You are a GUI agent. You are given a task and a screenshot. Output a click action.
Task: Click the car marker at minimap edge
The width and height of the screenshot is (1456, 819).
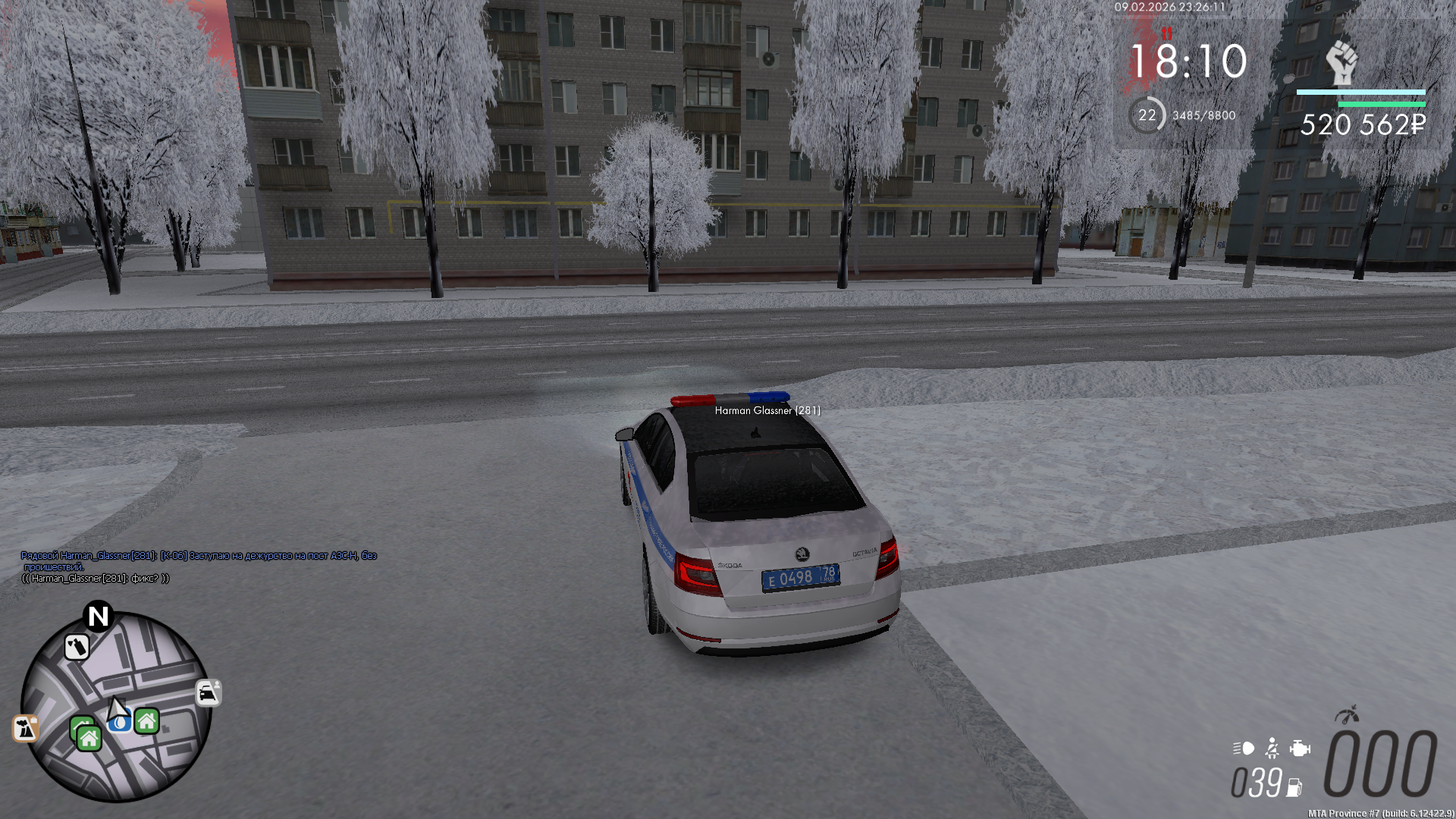[208, 692]
